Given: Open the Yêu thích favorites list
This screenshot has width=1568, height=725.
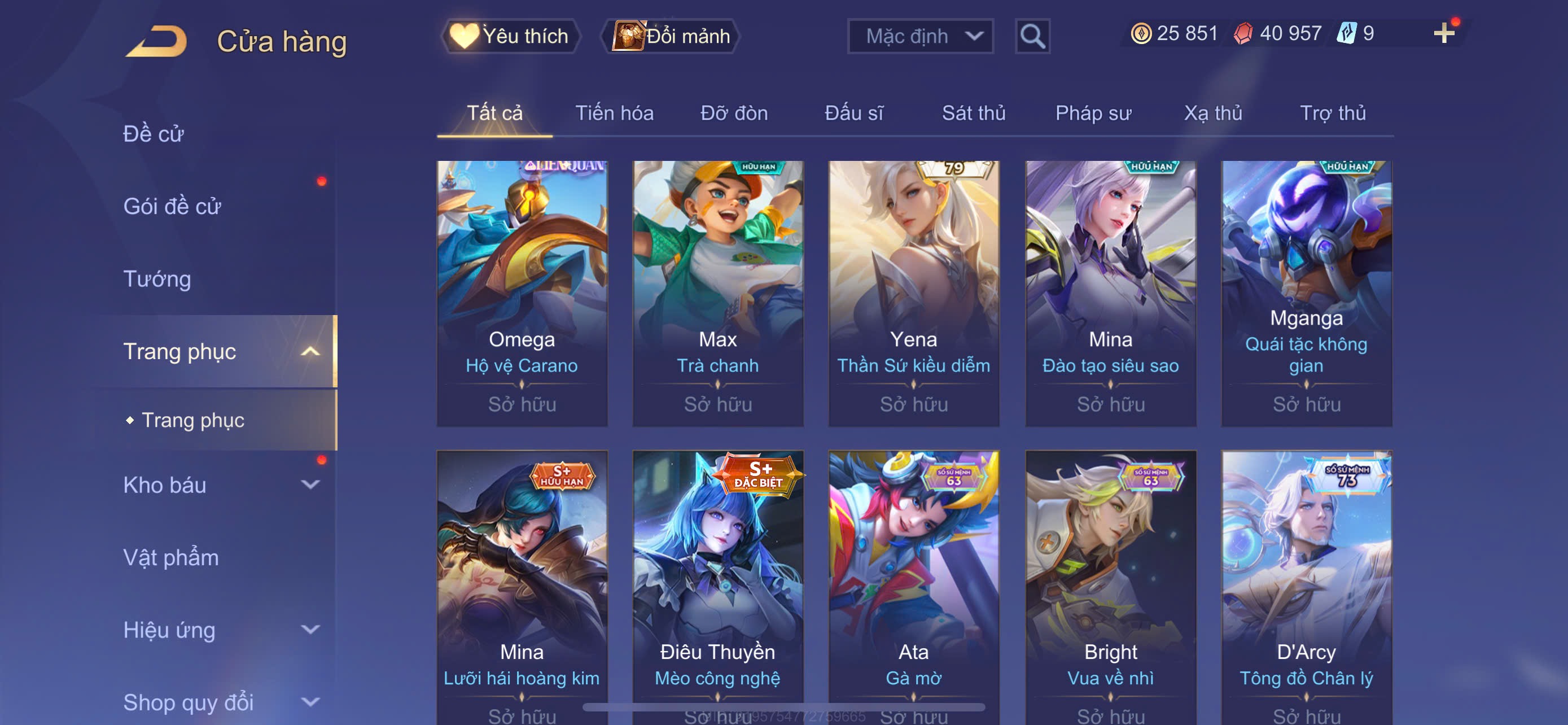Looking at the screenshot, I should point(510,36).
